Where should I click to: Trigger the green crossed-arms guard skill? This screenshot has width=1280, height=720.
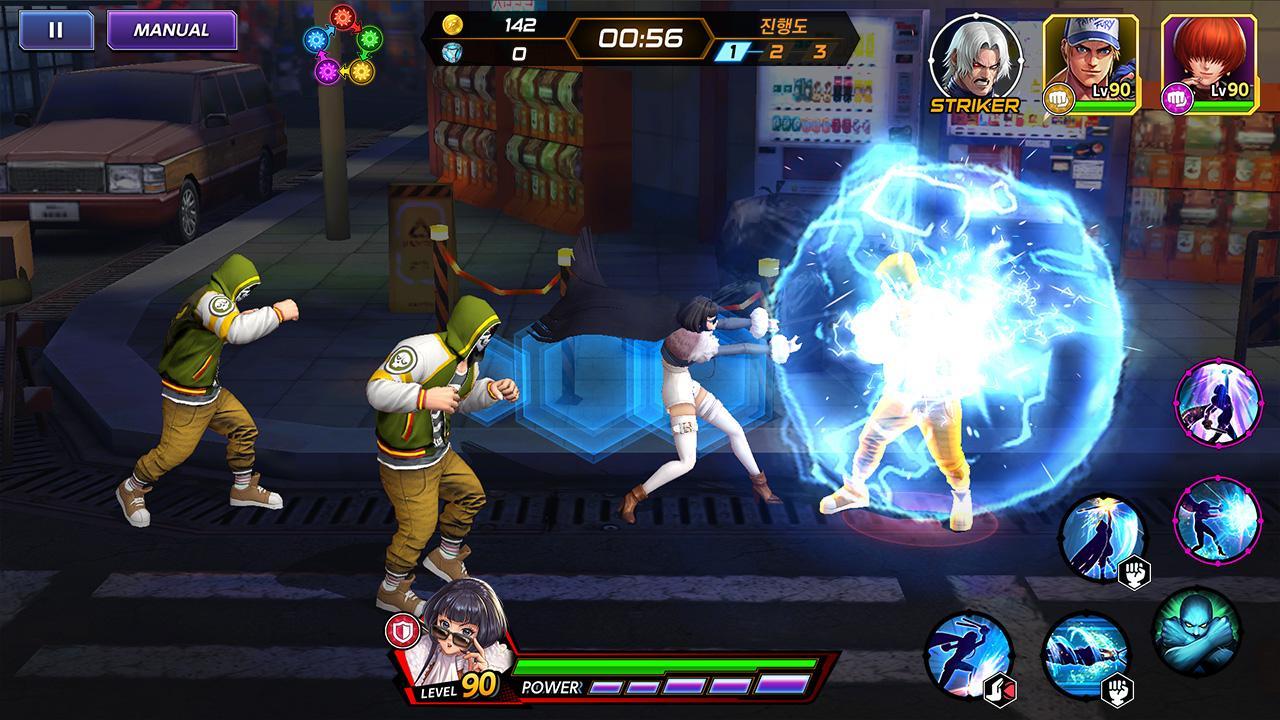point(1196,632)
